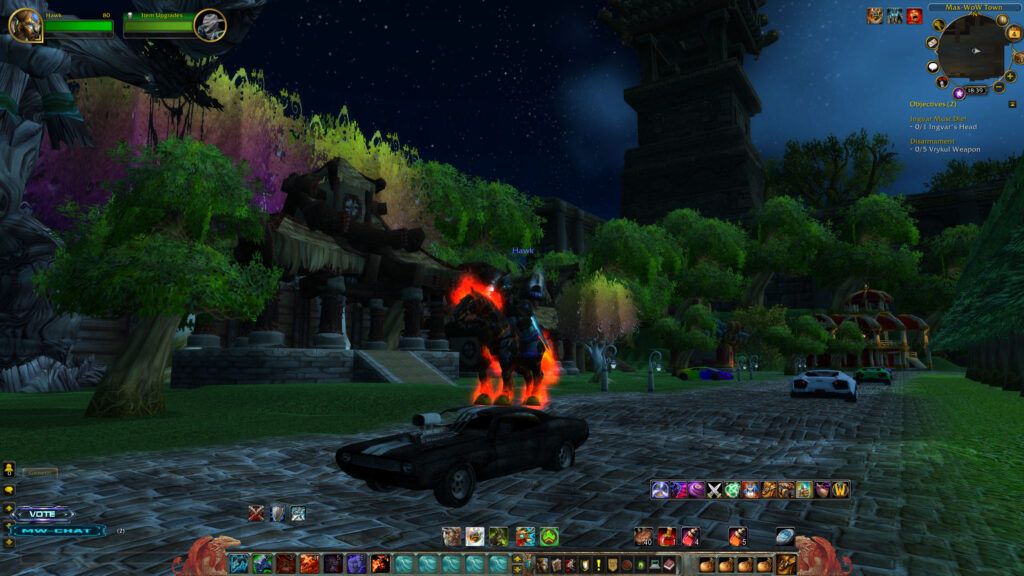The width and height of the screenshot is (1024, 576).
Task: Click the VOTE button
Action: tap(42, 514)
